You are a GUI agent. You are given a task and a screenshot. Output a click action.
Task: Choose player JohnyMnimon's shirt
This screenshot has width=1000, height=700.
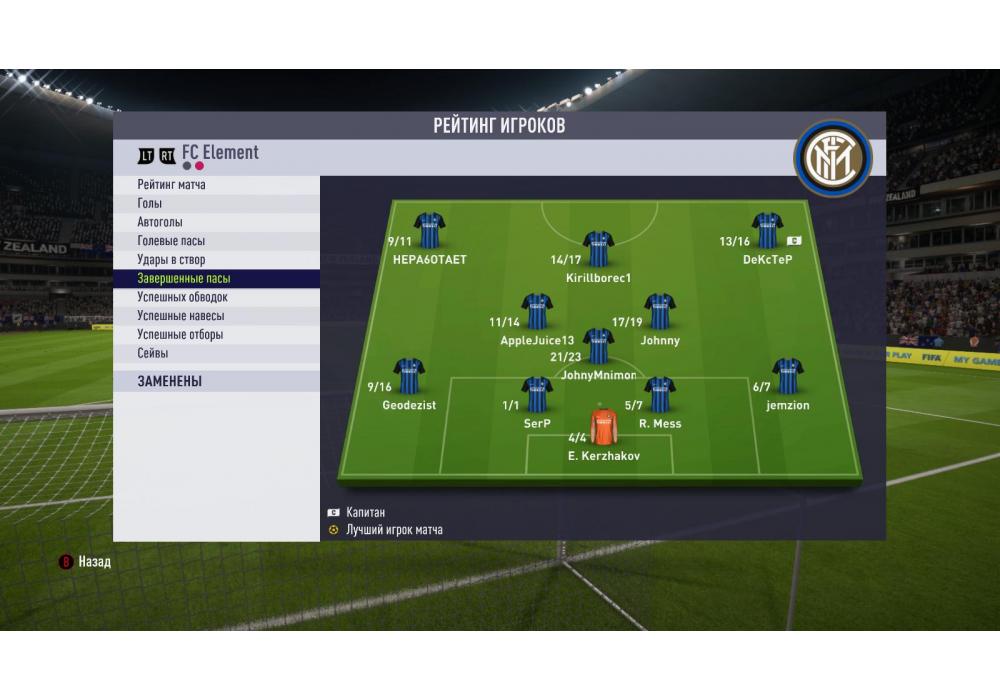coord(598,346)
